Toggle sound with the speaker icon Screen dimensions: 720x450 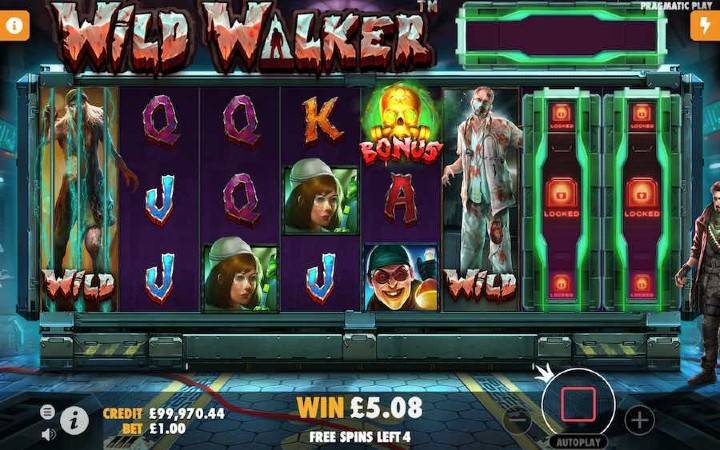click(x=48, y=434)
